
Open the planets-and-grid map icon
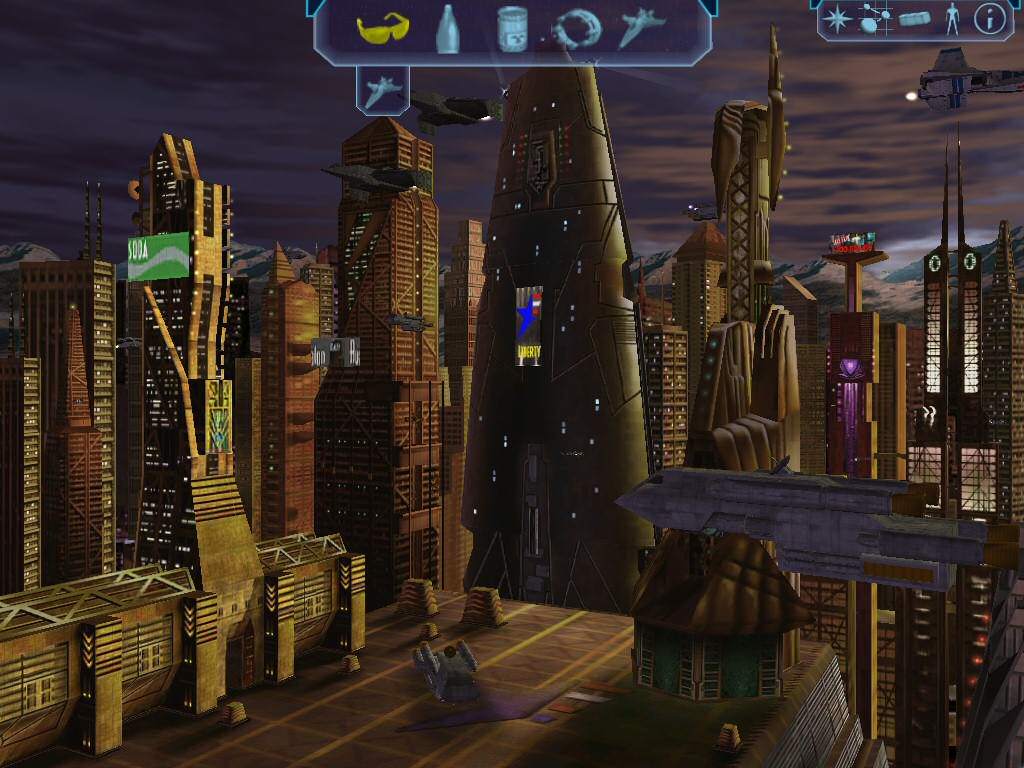[x=876, y=19]
